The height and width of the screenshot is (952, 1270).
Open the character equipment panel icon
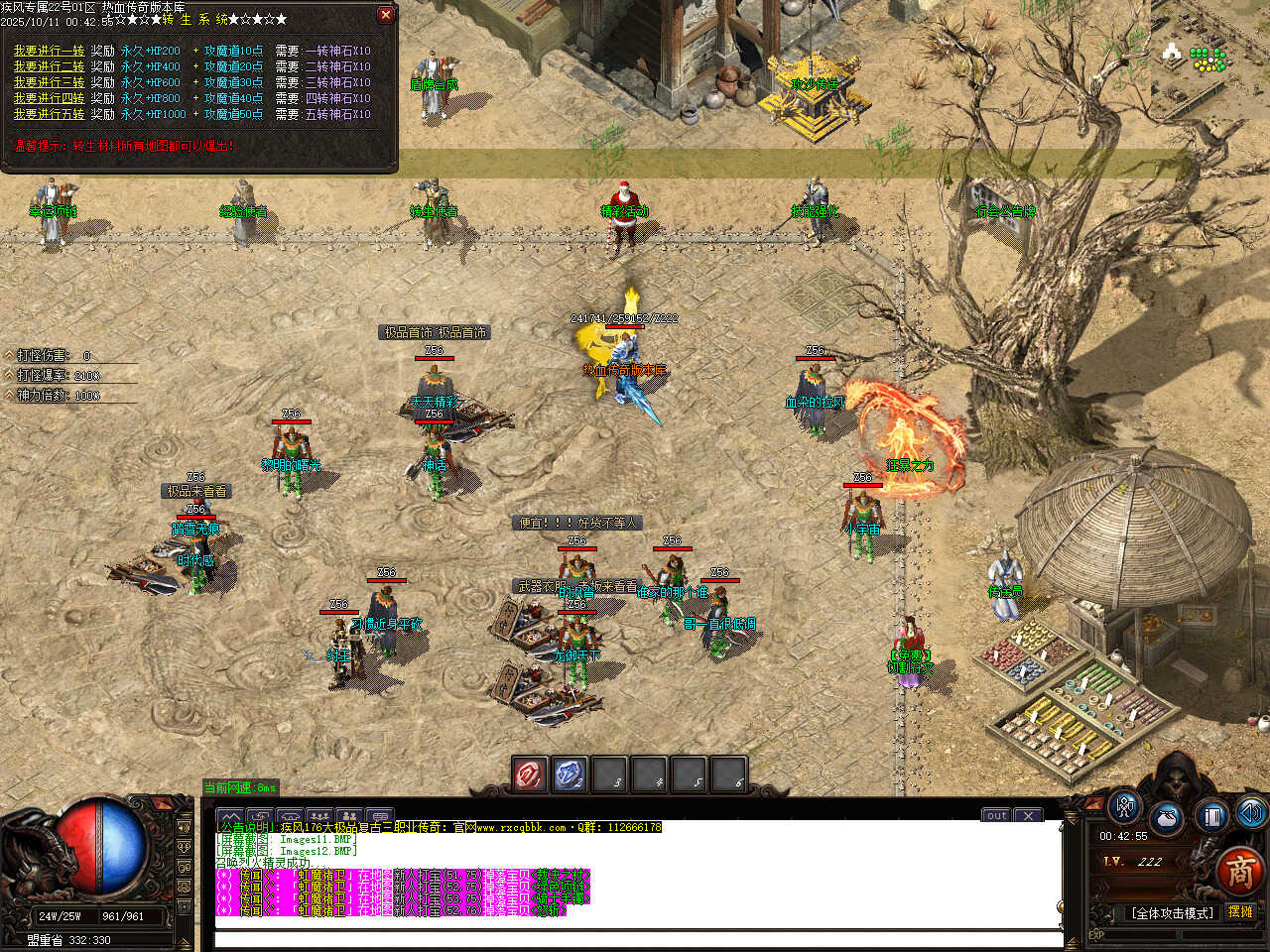pyautogui.click(x=1124, y=806)
